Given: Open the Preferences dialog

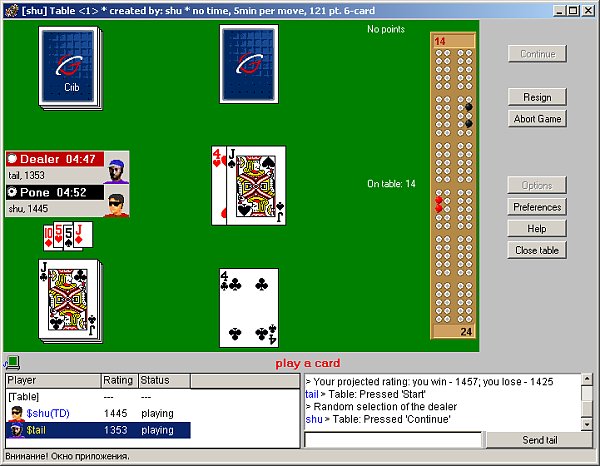Looking at the screenshot, I should coord(537,207).
